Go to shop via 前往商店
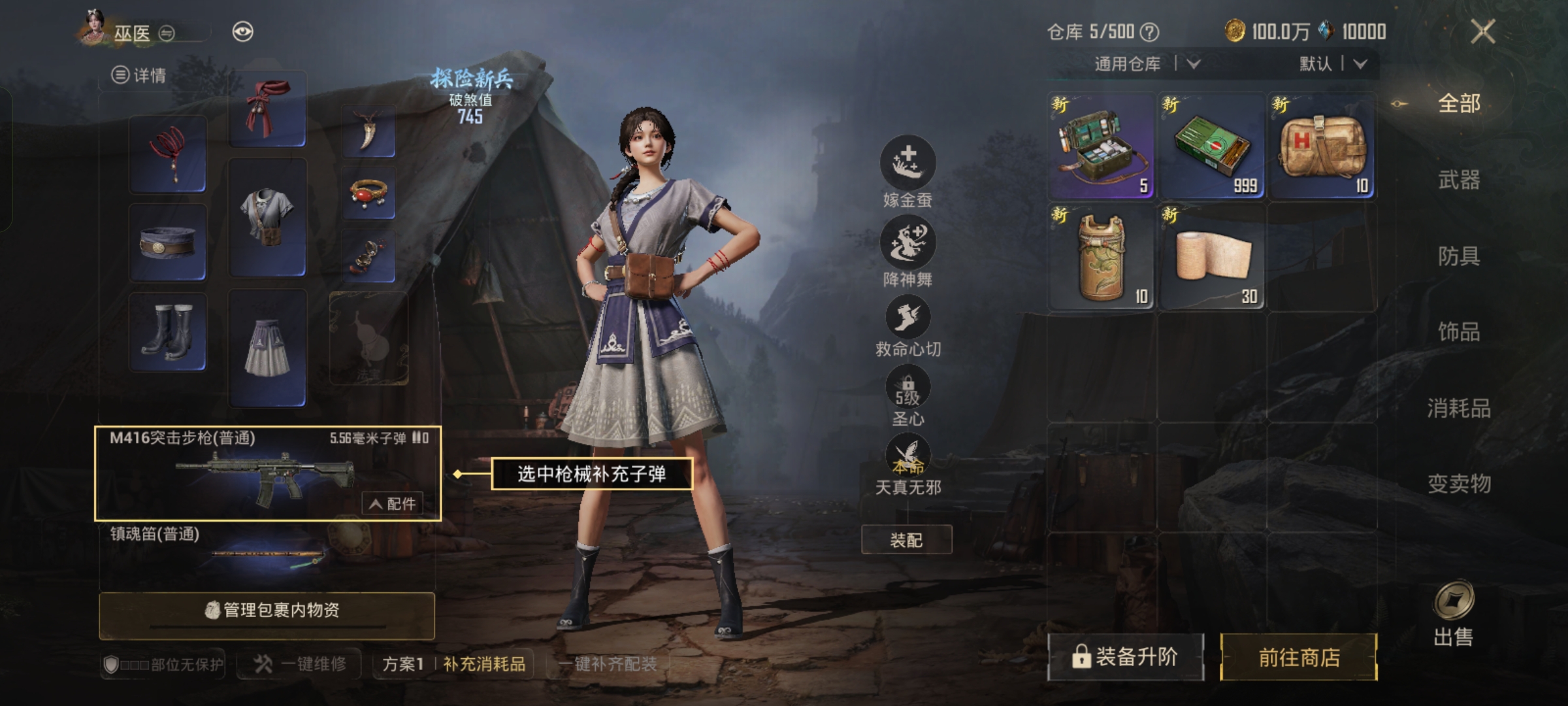 1298,657
